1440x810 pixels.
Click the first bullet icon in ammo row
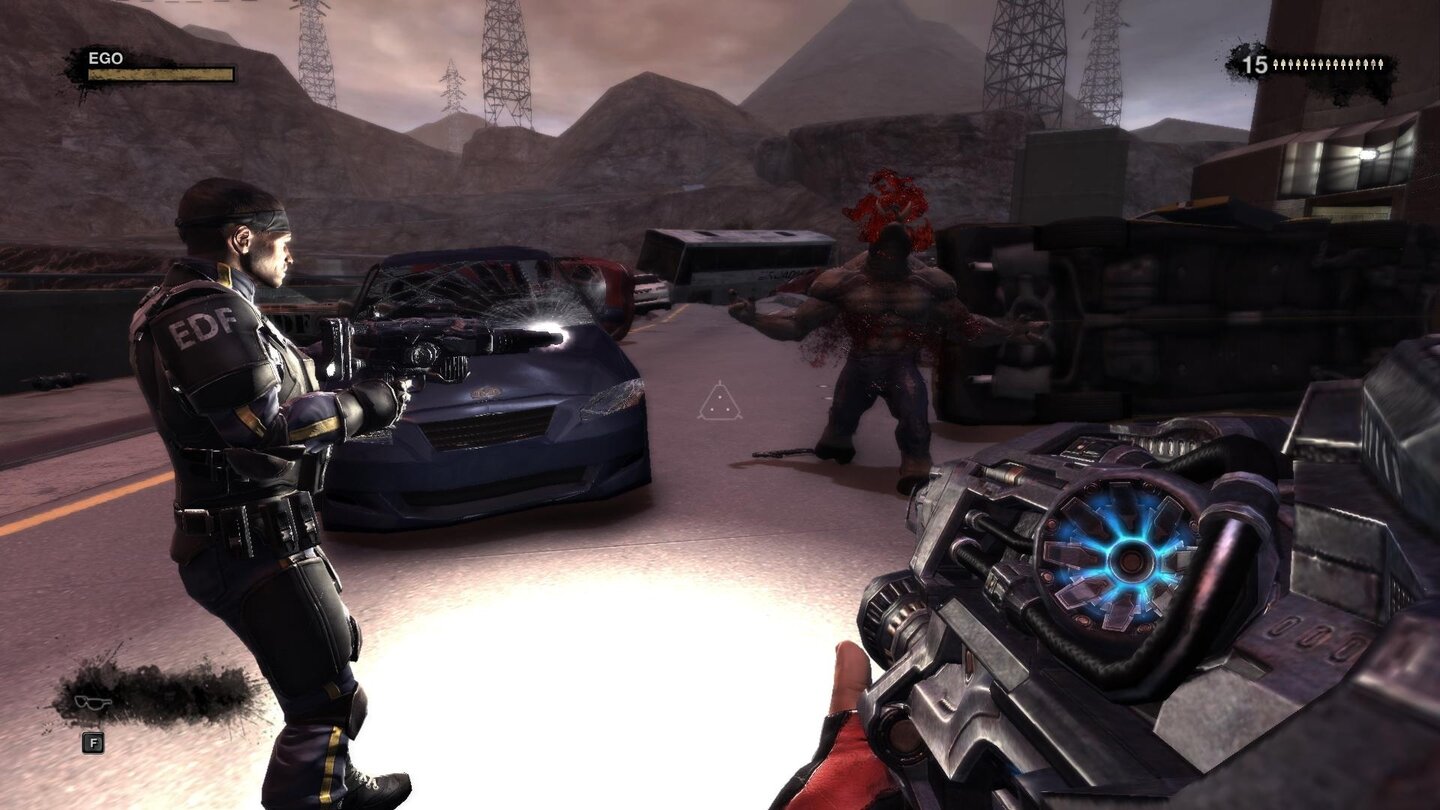[1273, 66]
